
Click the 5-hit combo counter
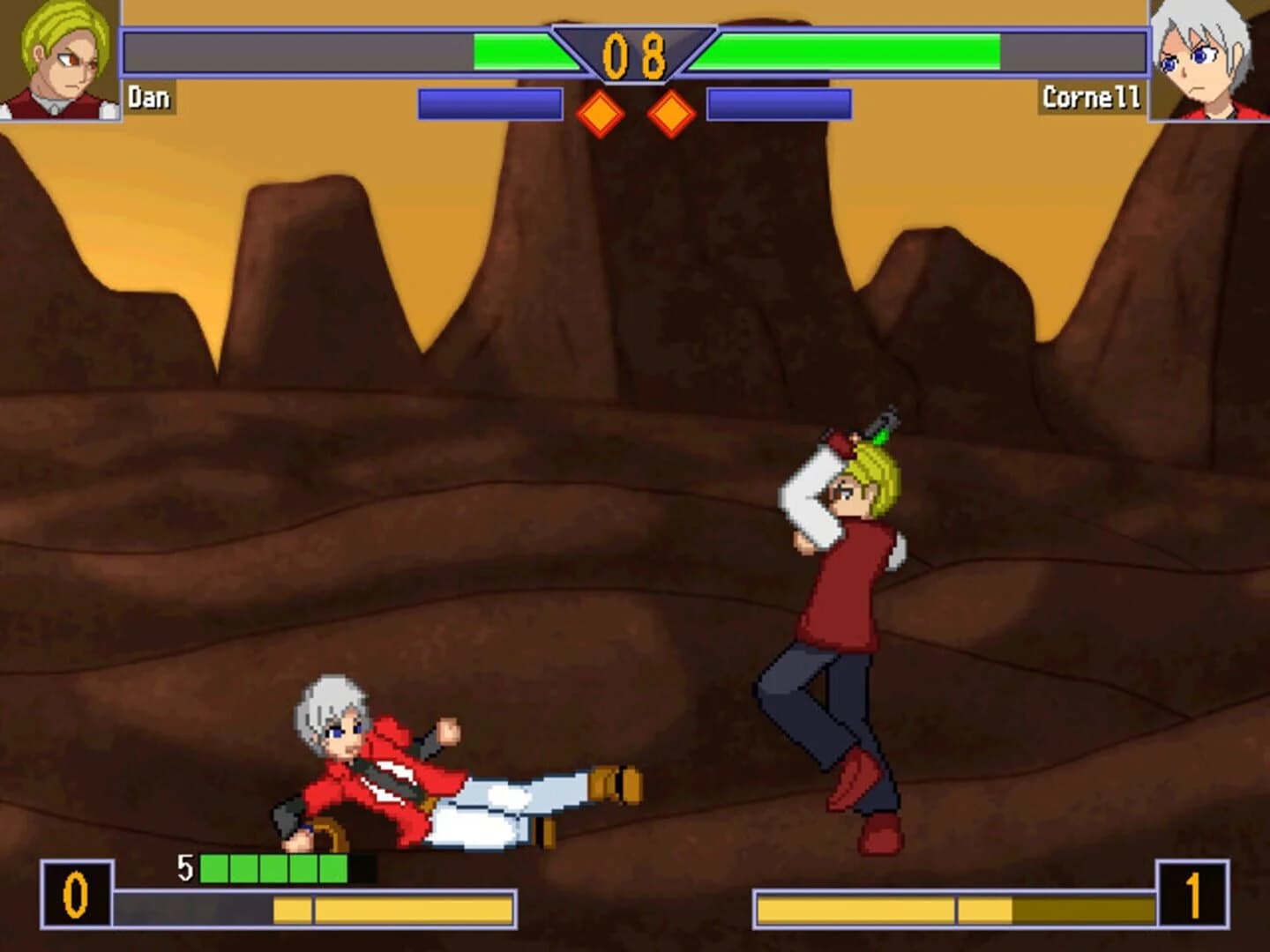(185, 866)
